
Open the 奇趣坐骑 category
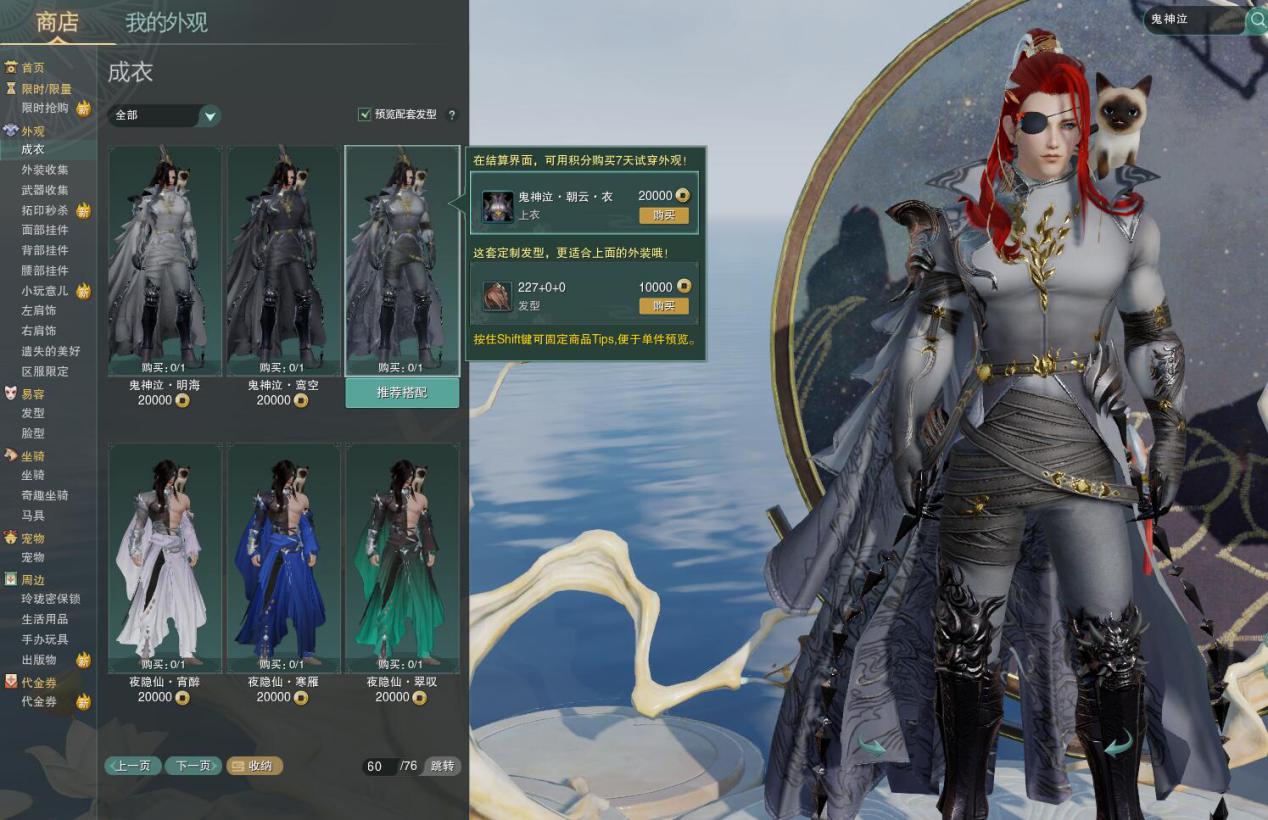click(45, 495)
